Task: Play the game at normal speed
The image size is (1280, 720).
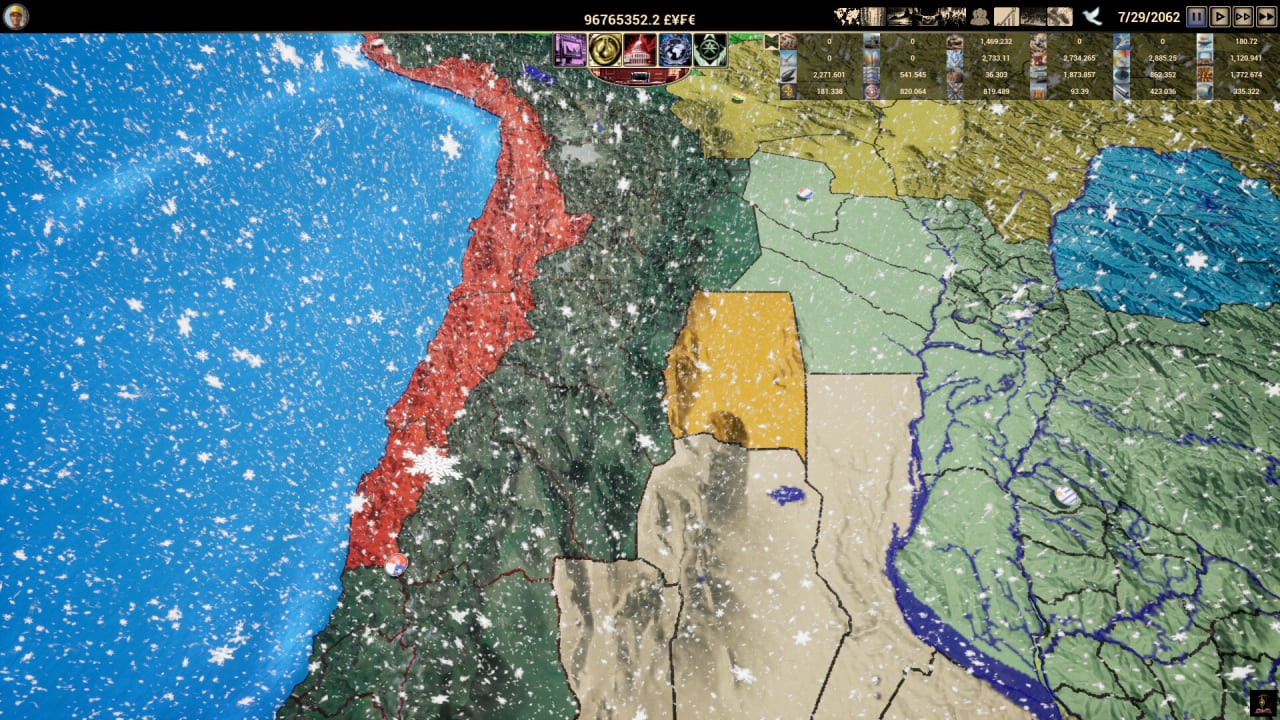Action: 1219,17
